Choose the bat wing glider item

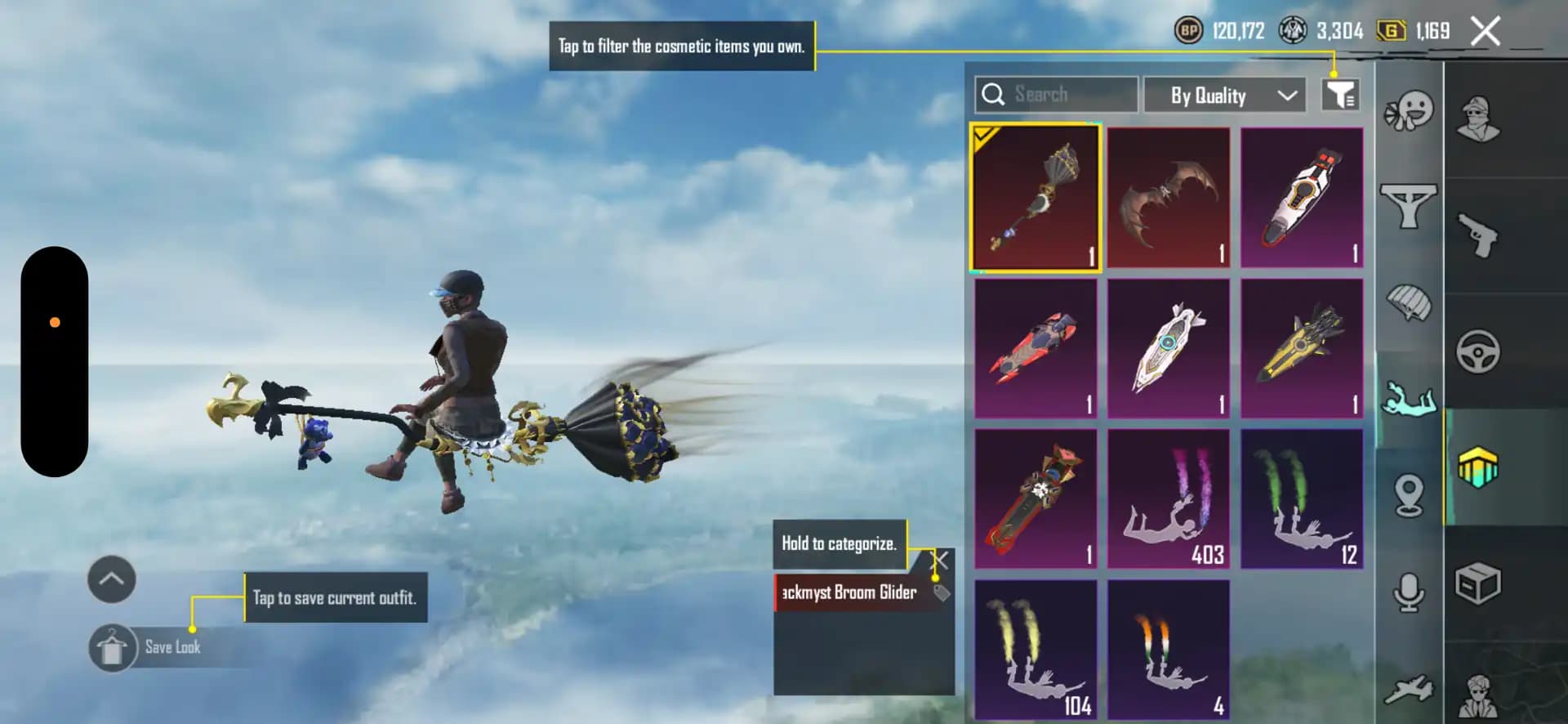[1169, 198]
